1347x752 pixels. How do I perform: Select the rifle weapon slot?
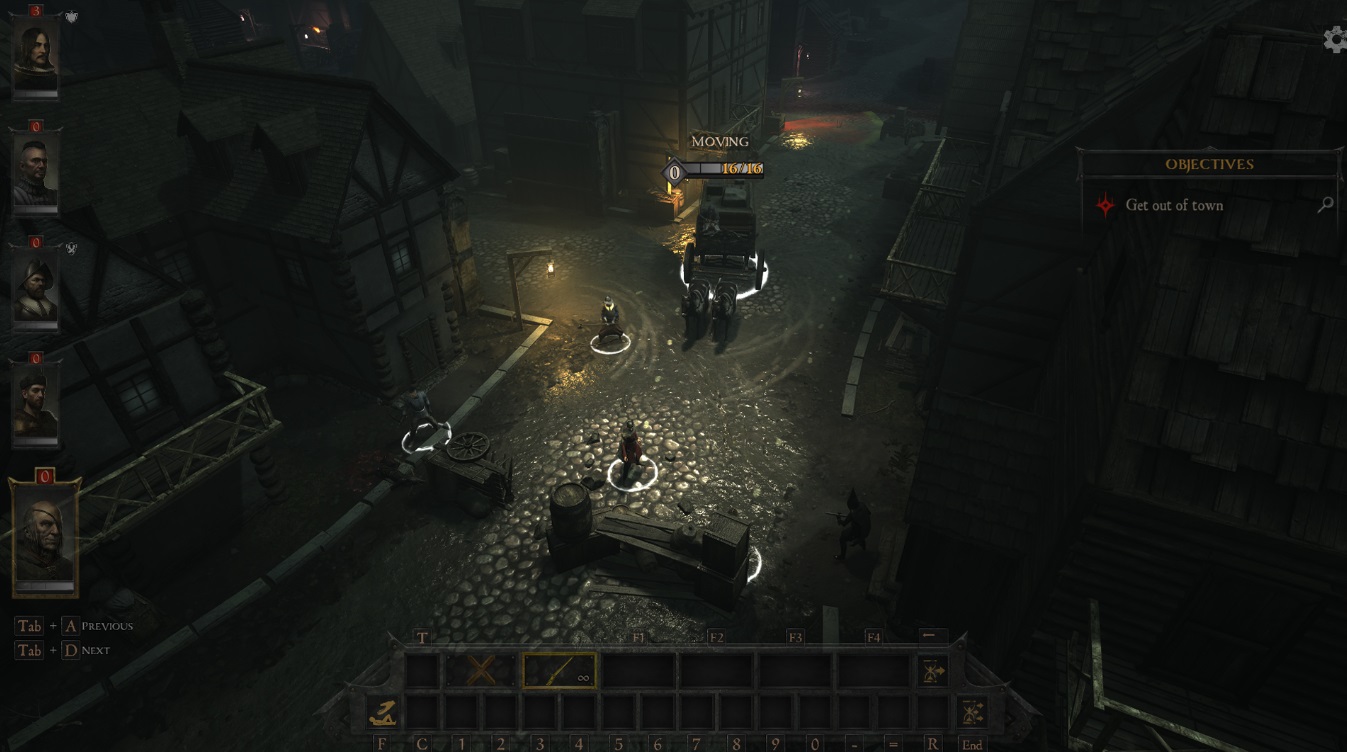pyautogui.click(x=559, y=671)
